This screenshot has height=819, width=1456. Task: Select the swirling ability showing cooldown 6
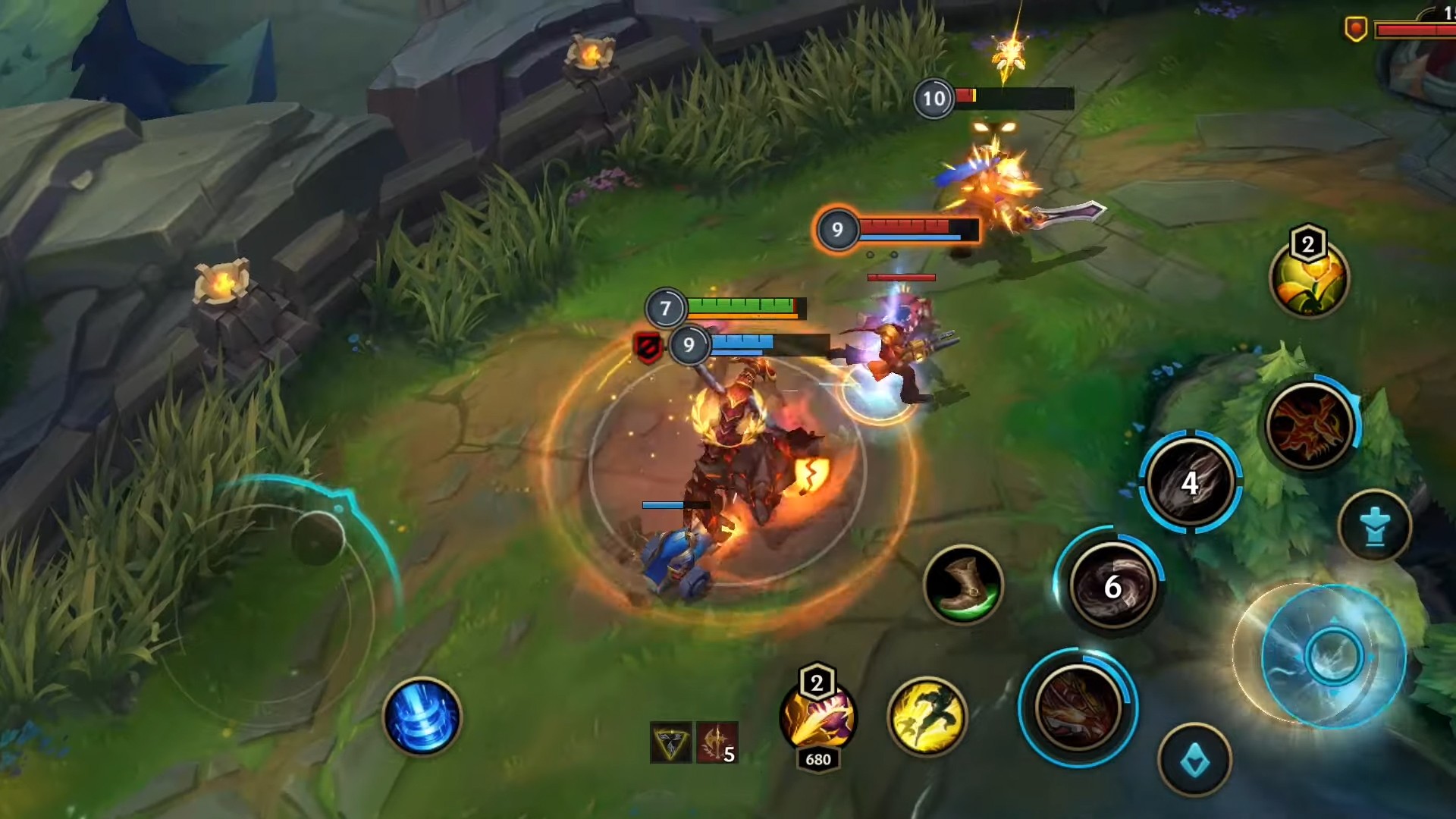point(1112,585)
